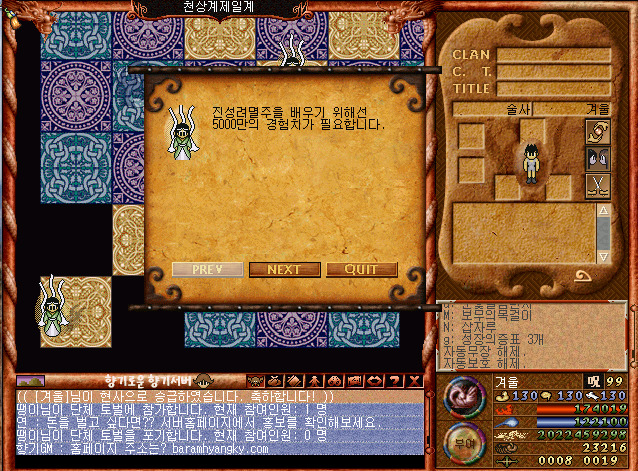The image size is (638, 471).
Task: Select the dark eyes mask equipment icon
Action: pyautogui.click(x=598, y=158)
